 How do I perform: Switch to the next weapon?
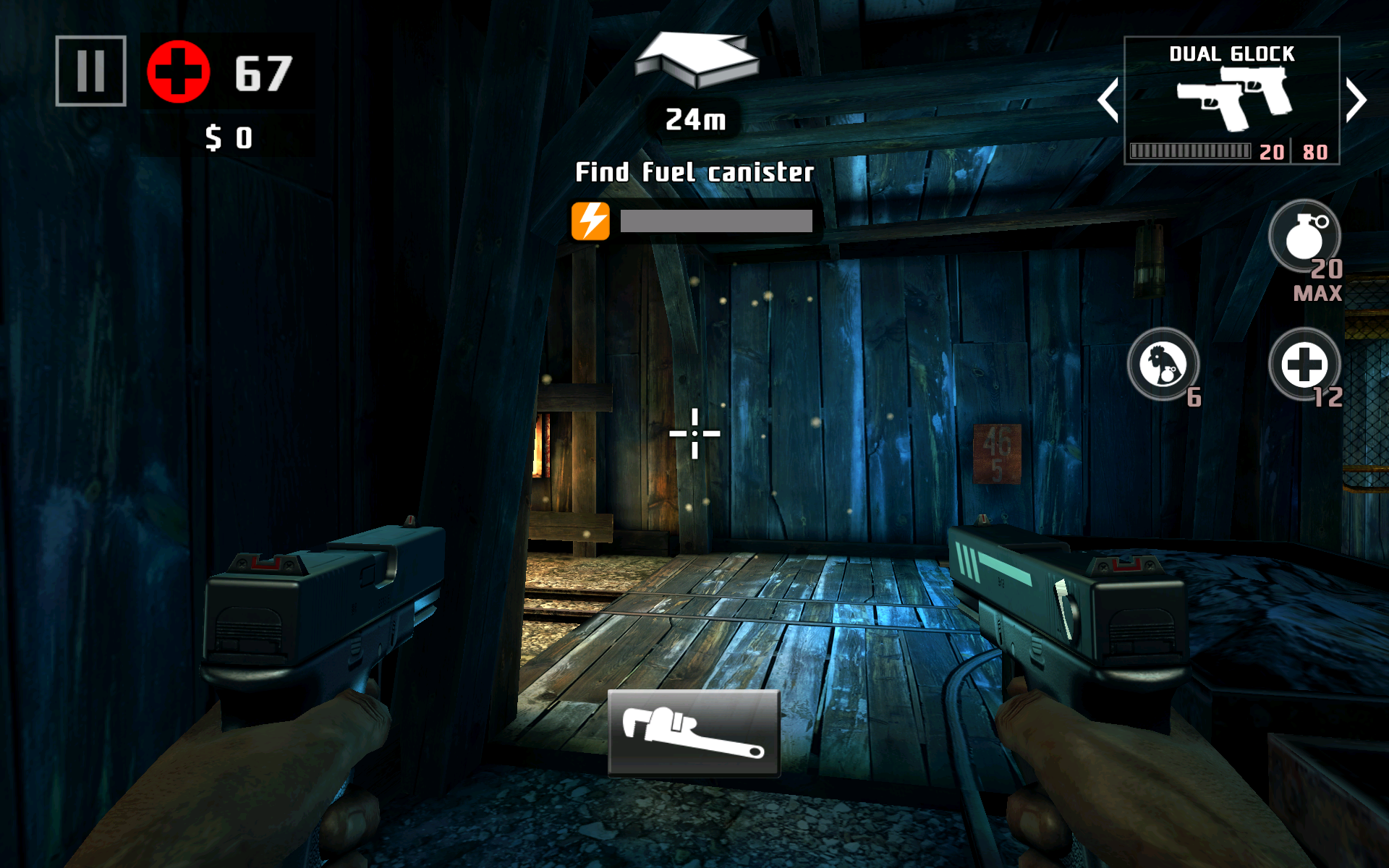(1356, 100)
